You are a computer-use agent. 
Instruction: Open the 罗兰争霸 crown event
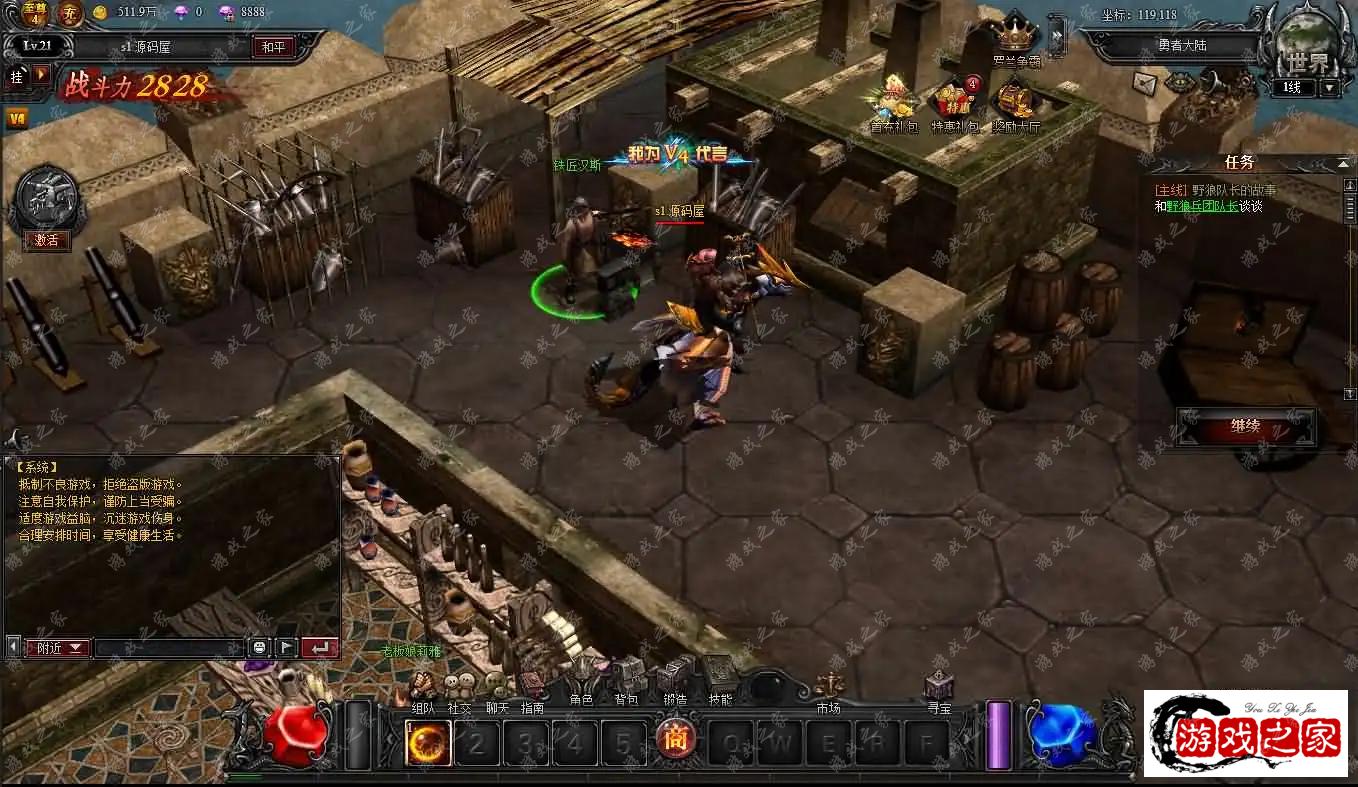[x=1016, y=40]
